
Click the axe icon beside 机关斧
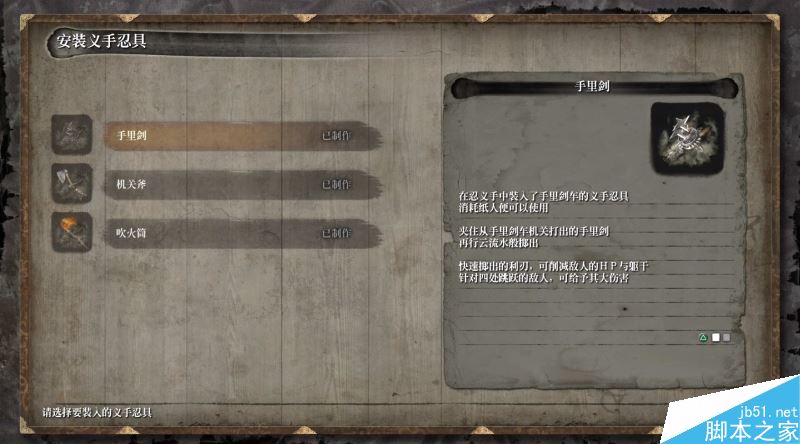pos(72,184)
